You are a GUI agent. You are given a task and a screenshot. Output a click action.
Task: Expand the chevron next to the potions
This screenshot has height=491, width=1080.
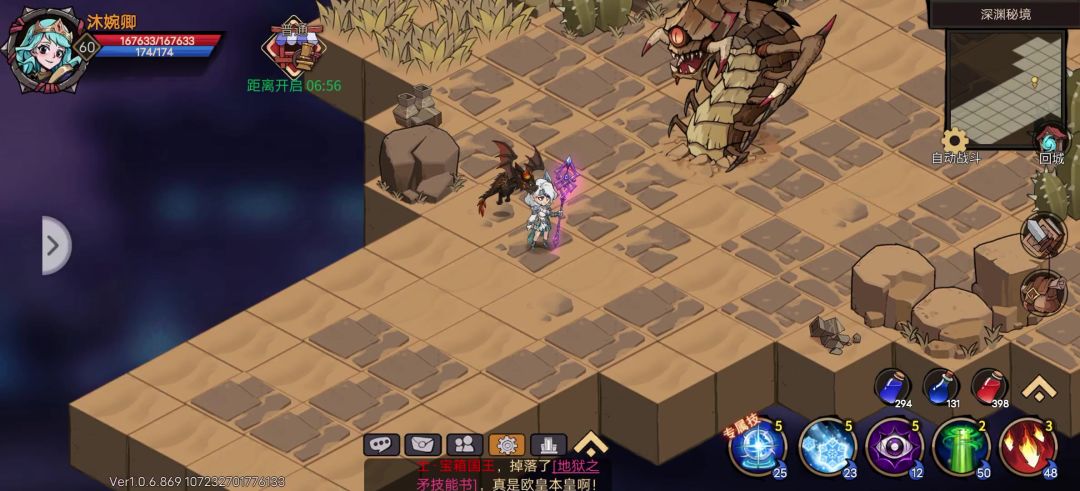[1040, 388]
